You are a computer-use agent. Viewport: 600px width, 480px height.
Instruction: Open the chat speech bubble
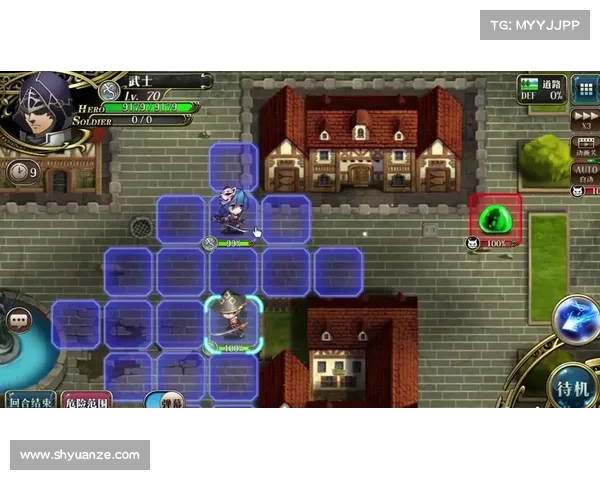[19, 320]
